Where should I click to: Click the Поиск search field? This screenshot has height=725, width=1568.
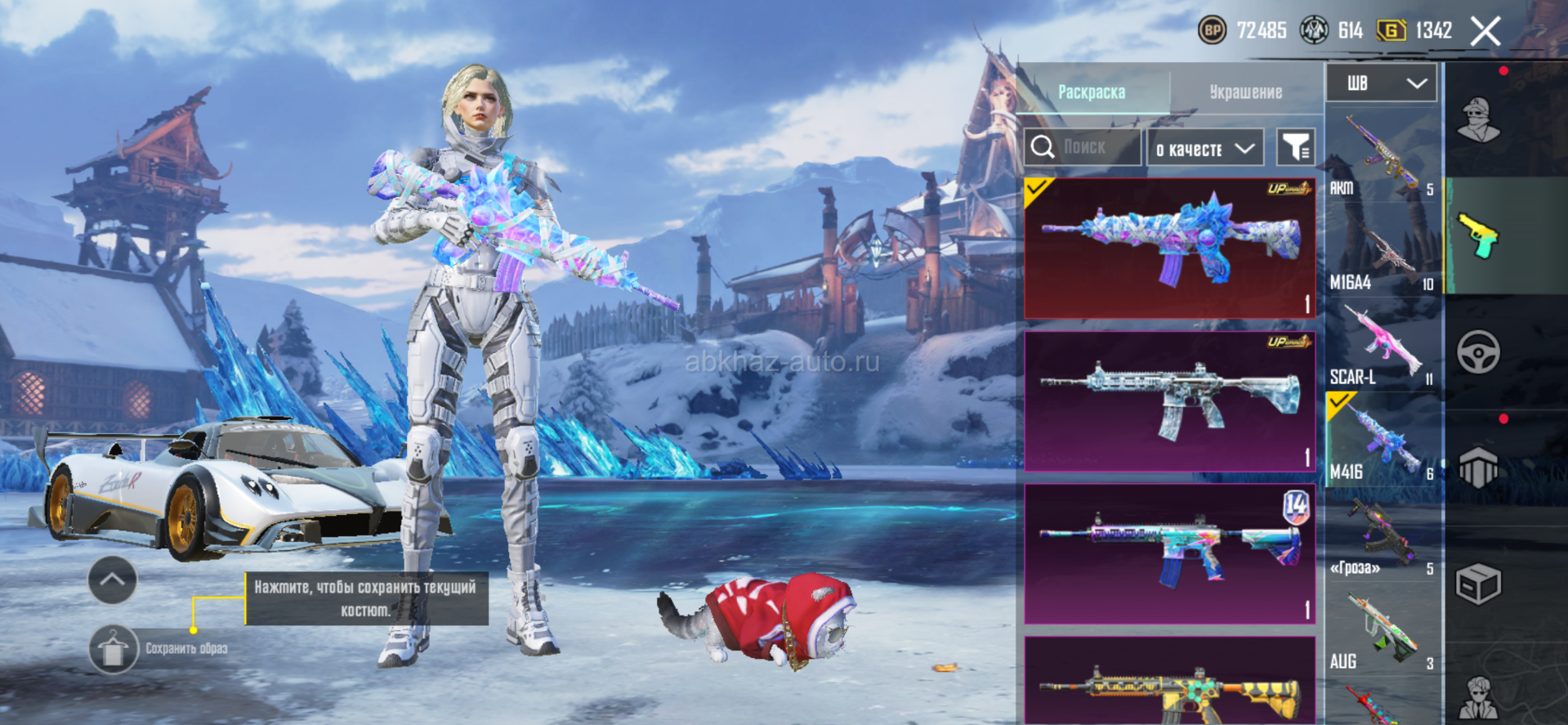[1083, 147]
